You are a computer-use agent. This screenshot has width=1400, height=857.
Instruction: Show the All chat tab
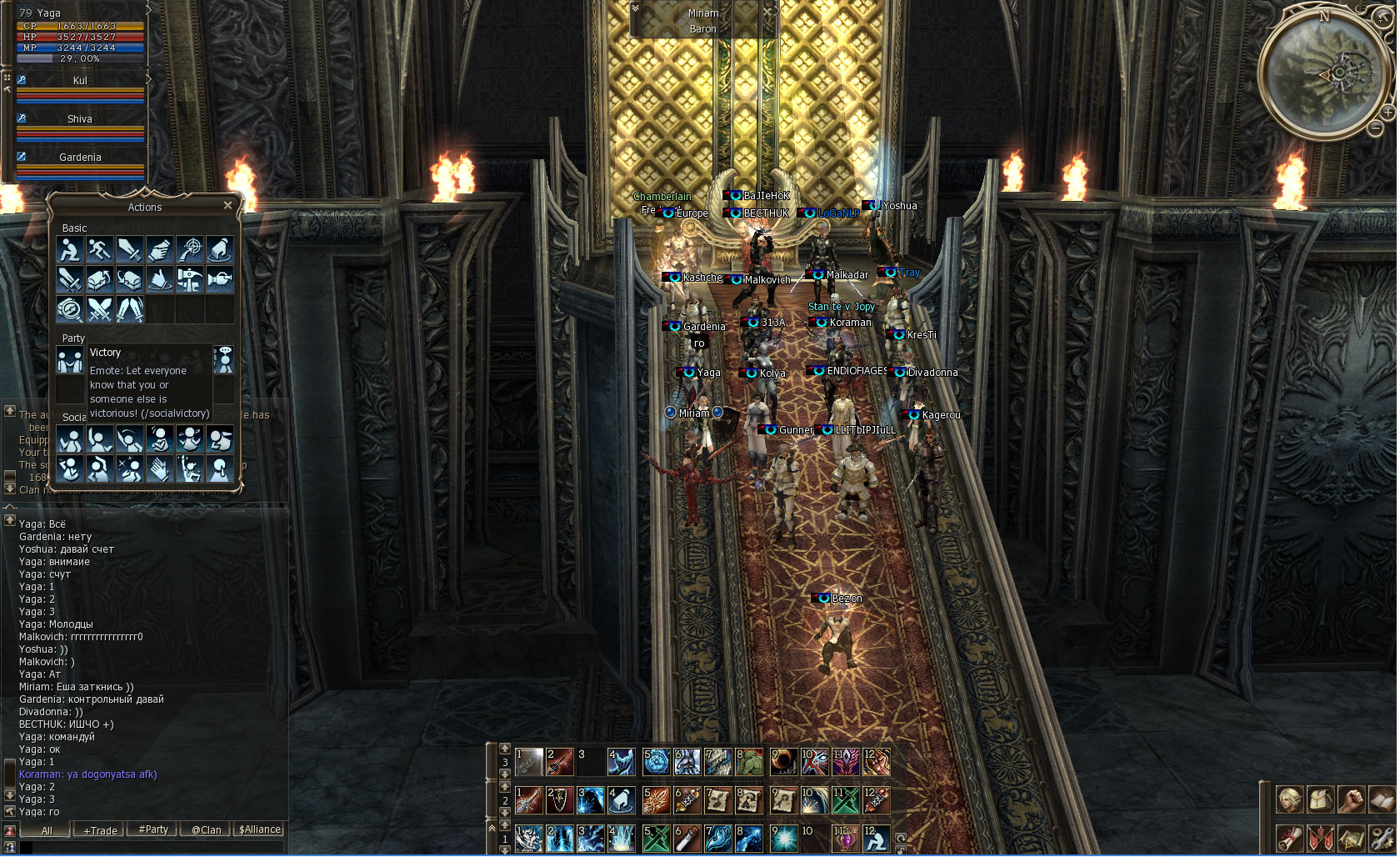[47, 830]
